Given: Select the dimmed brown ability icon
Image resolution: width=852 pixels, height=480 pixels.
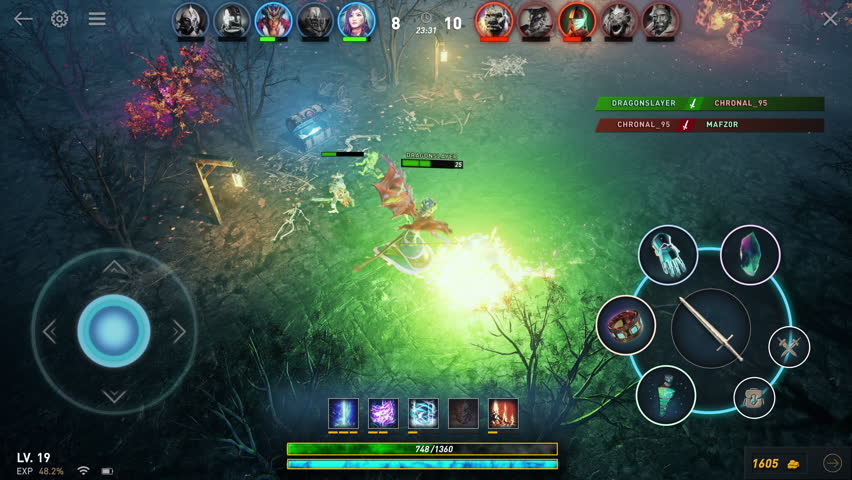Looking at the screenshot, I should click(463, 413).
